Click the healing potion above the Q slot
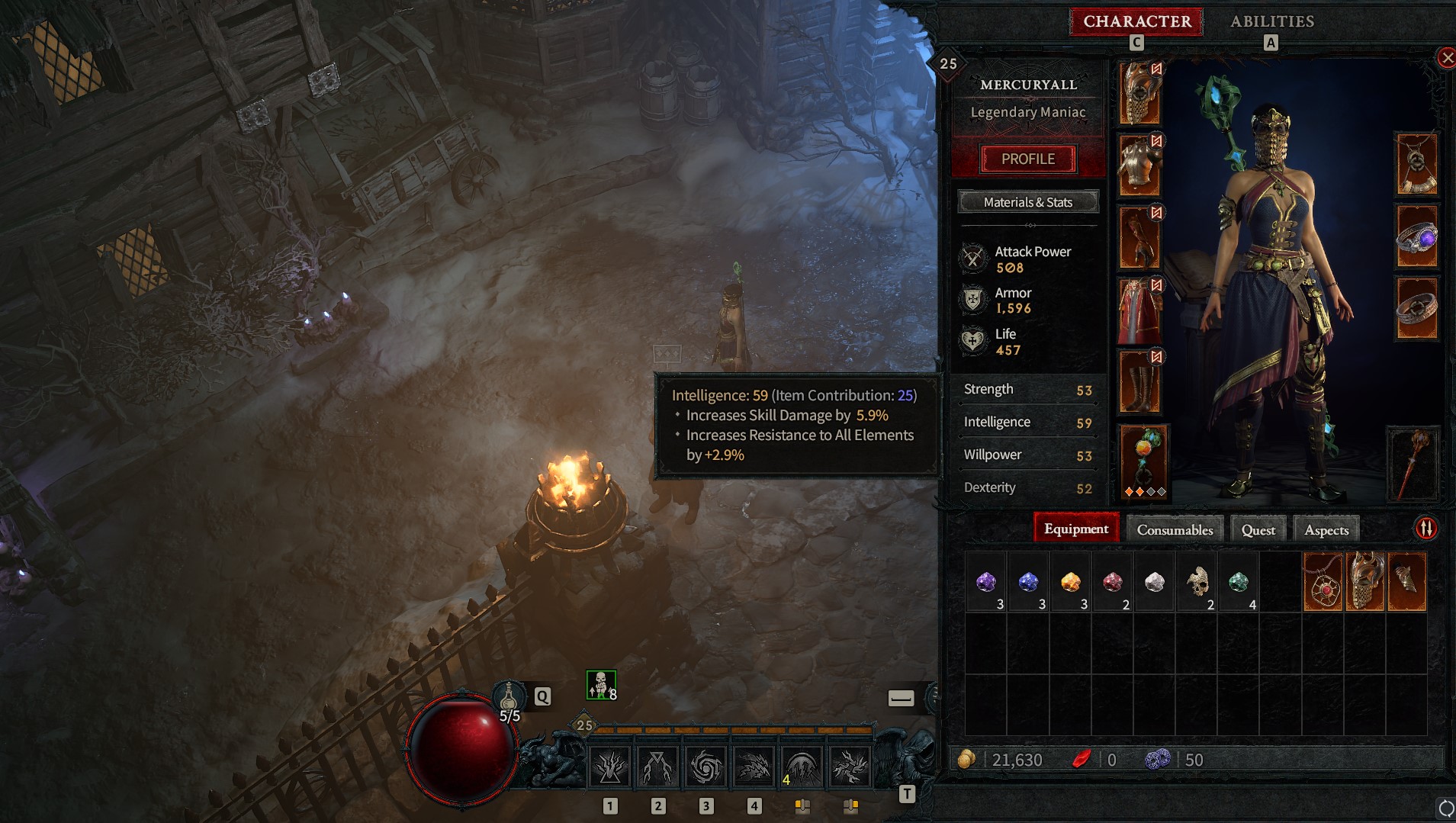 point(509,694)
